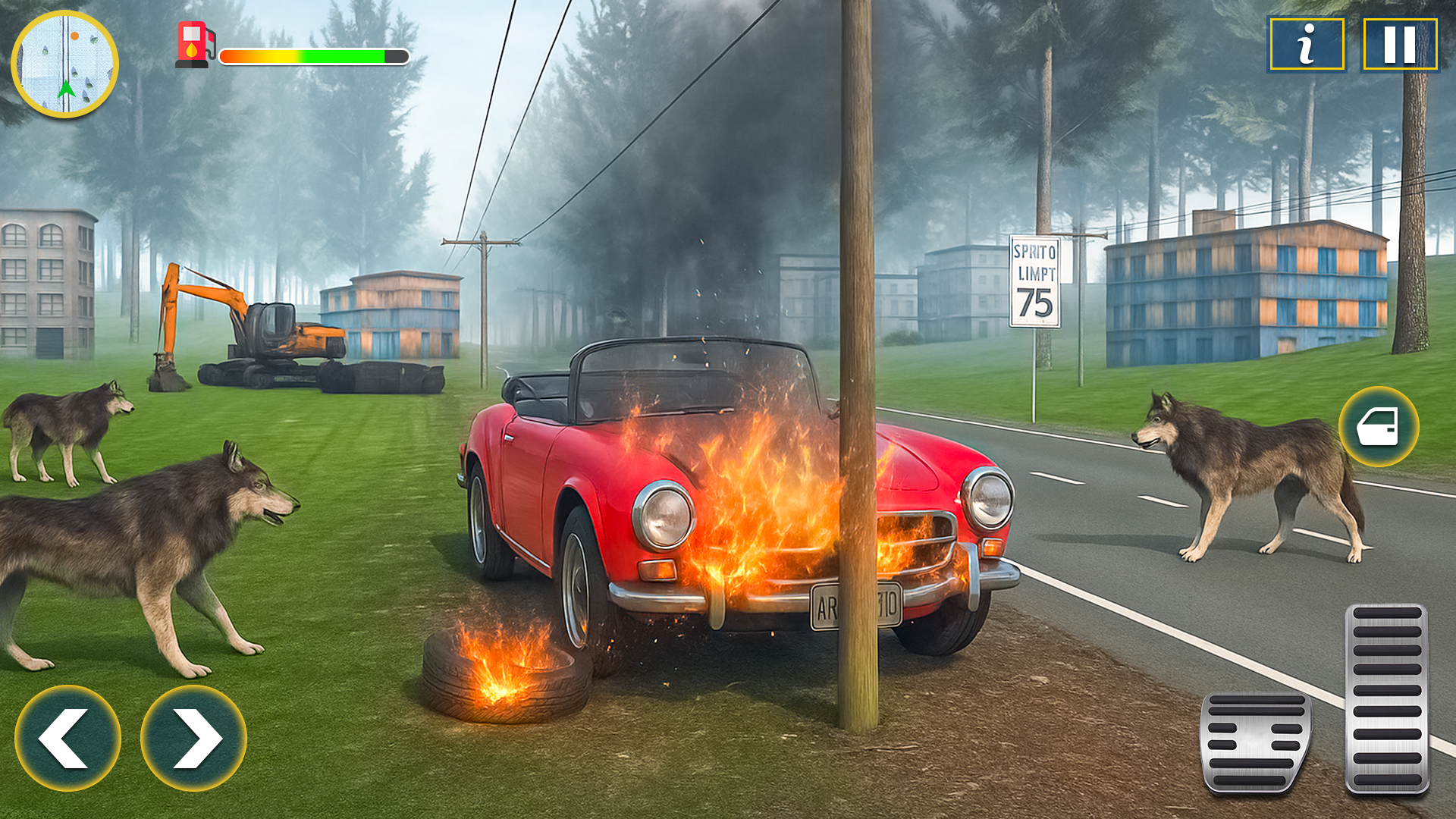The image size is (1456, 819).
Task: Show the info panel
Action: coord(1307,45)
